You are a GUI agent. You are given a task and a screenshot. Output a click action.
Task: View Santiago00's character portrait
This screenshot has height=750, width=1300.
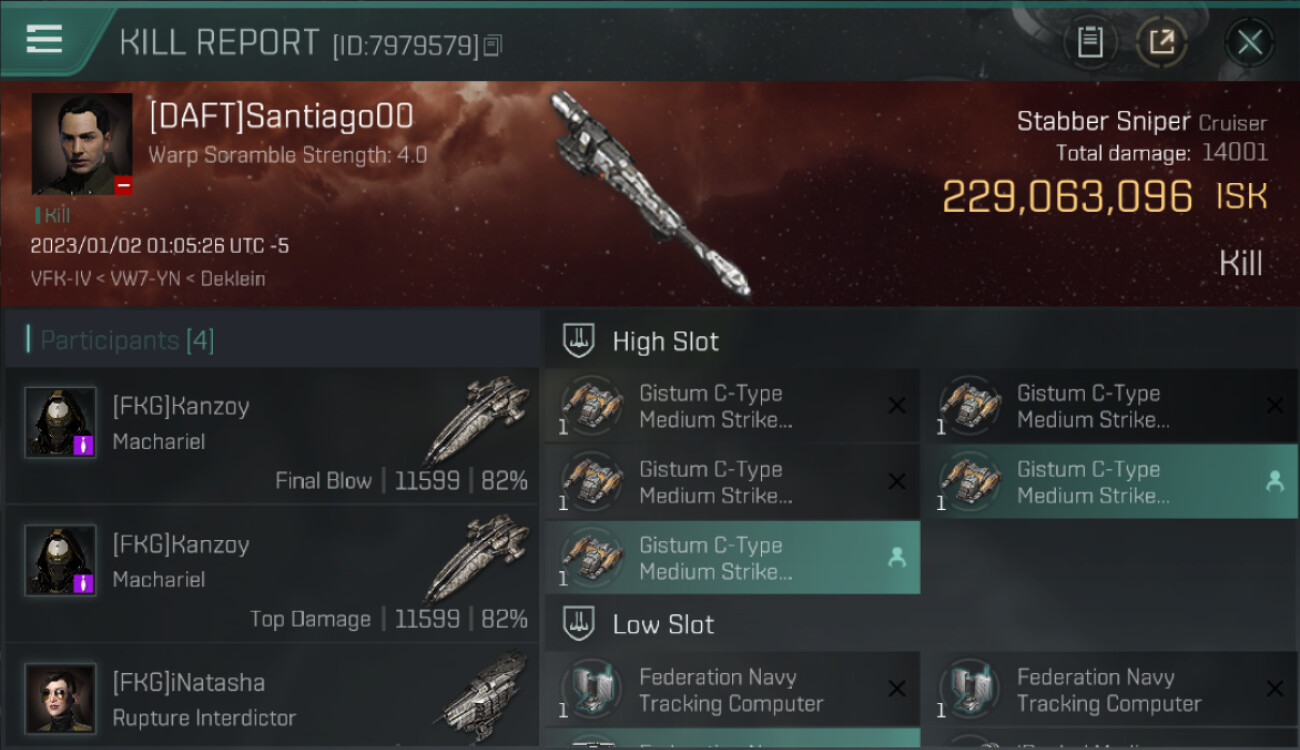82,144
